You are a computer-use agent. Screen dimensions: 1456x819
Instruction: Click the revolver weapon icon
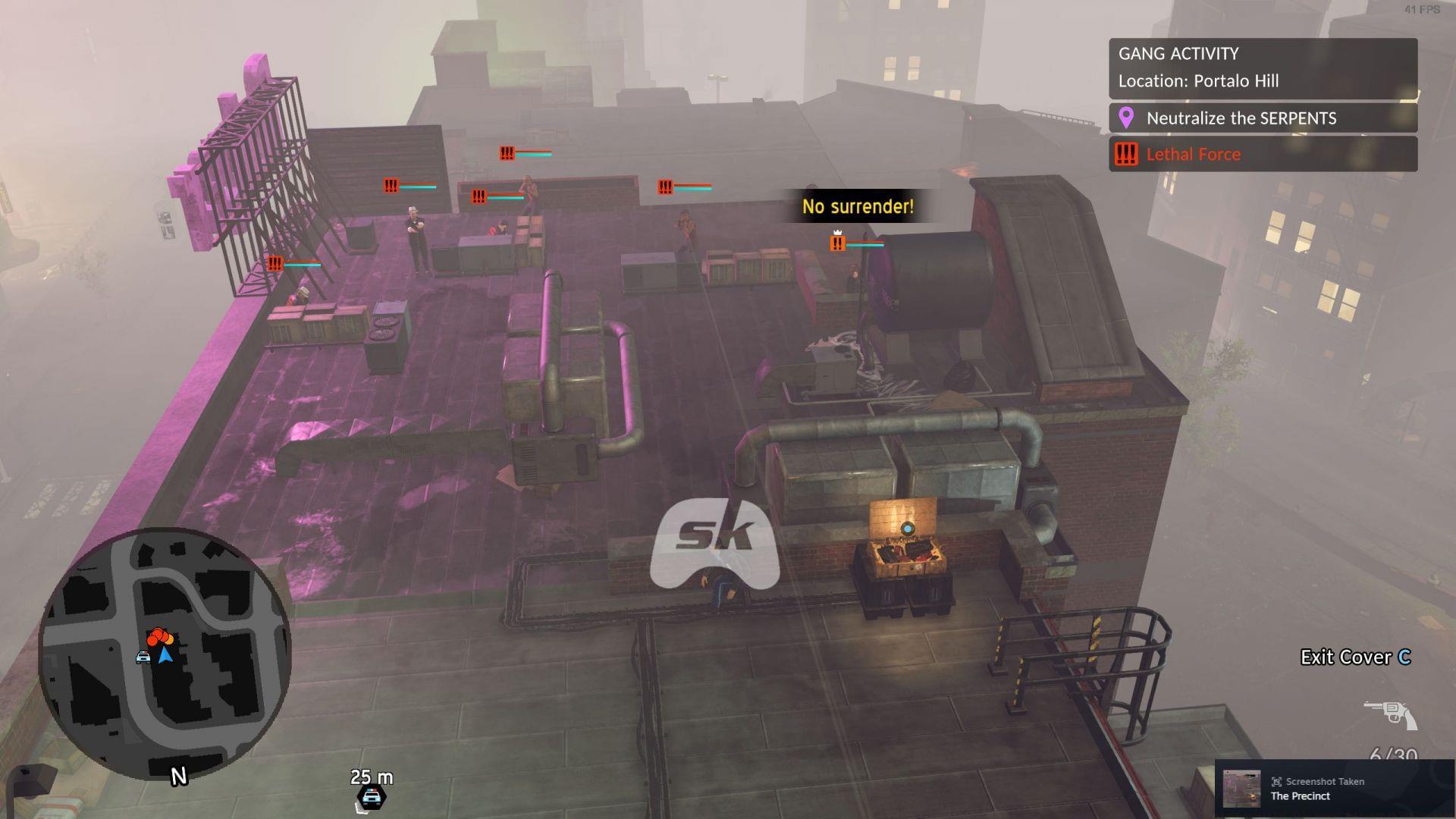1390,714
